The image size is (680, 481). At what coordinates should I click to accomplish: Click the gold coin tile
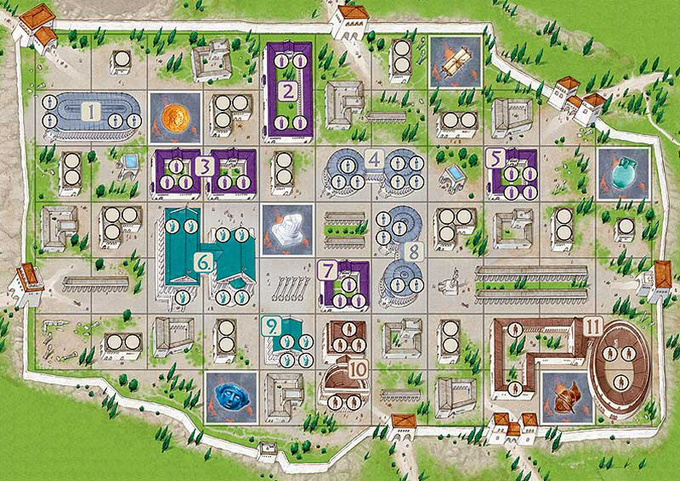coord(176,116)
